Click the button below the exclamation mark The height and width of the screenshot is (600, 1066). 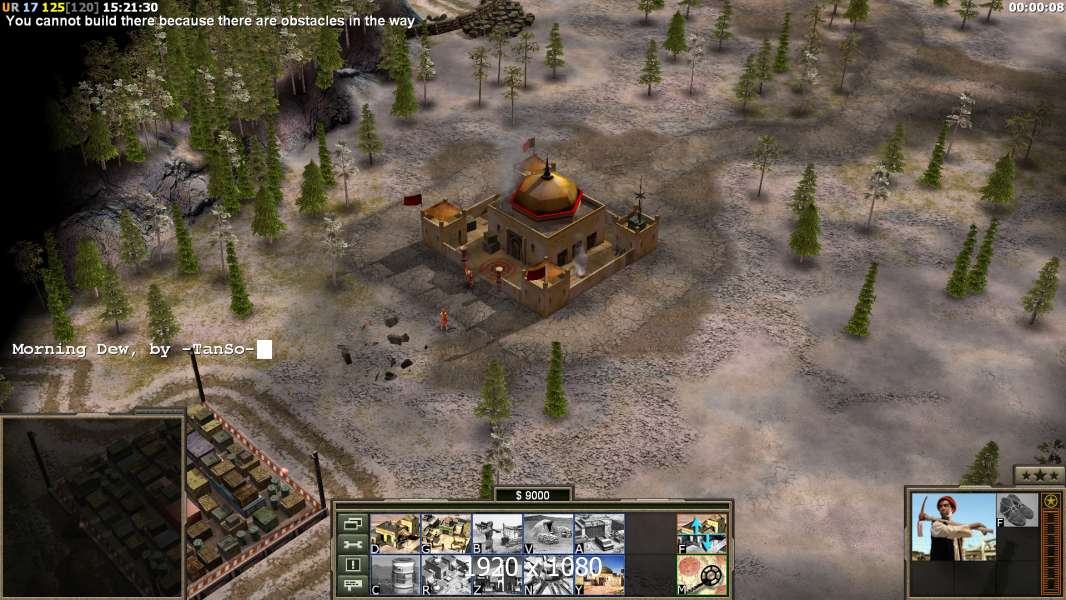(x=351, y=585)
